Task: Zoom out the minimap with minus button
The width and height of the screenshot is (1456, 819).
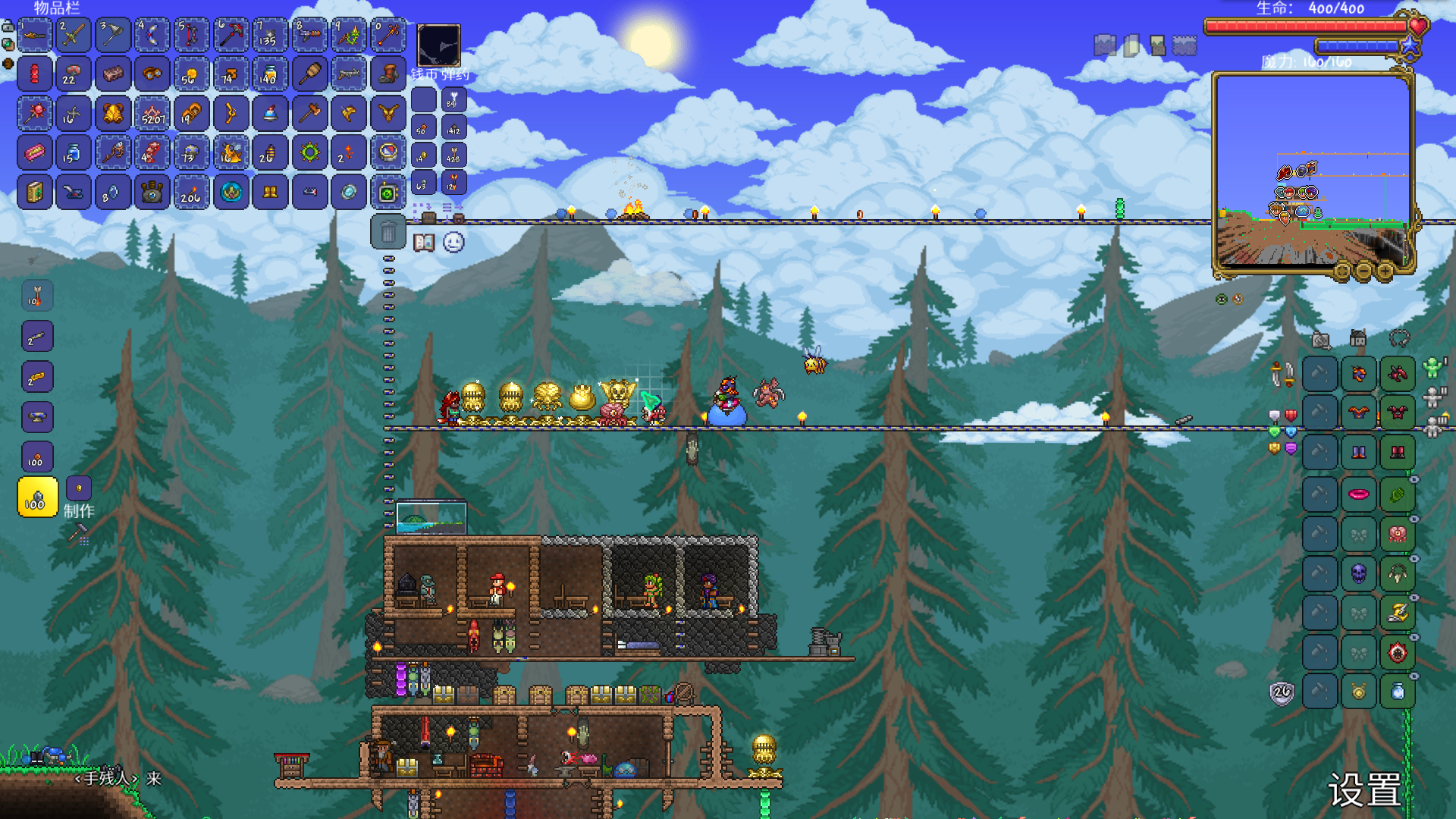Action: pos(1363,271)
